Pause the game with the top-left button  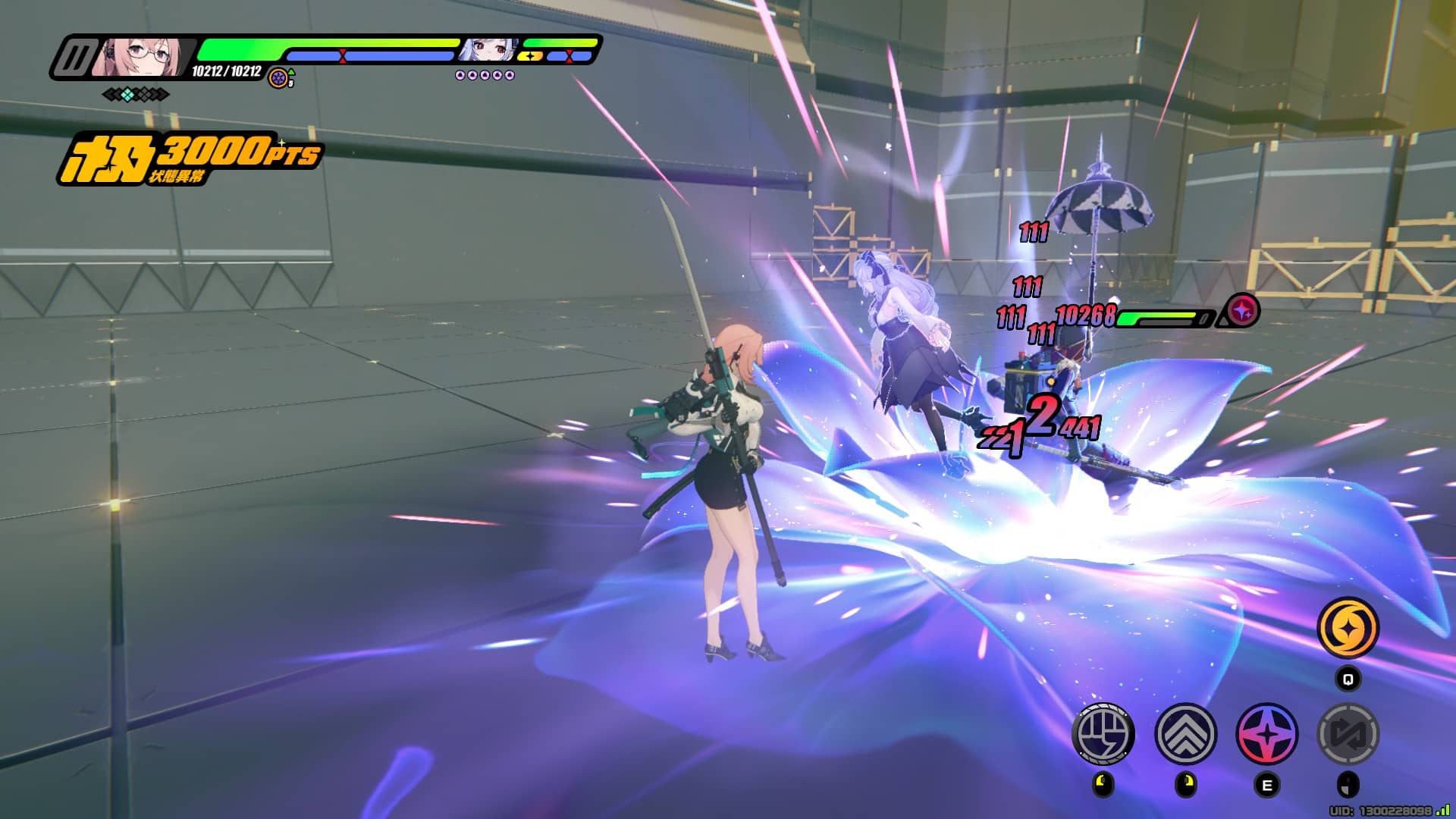77,58
